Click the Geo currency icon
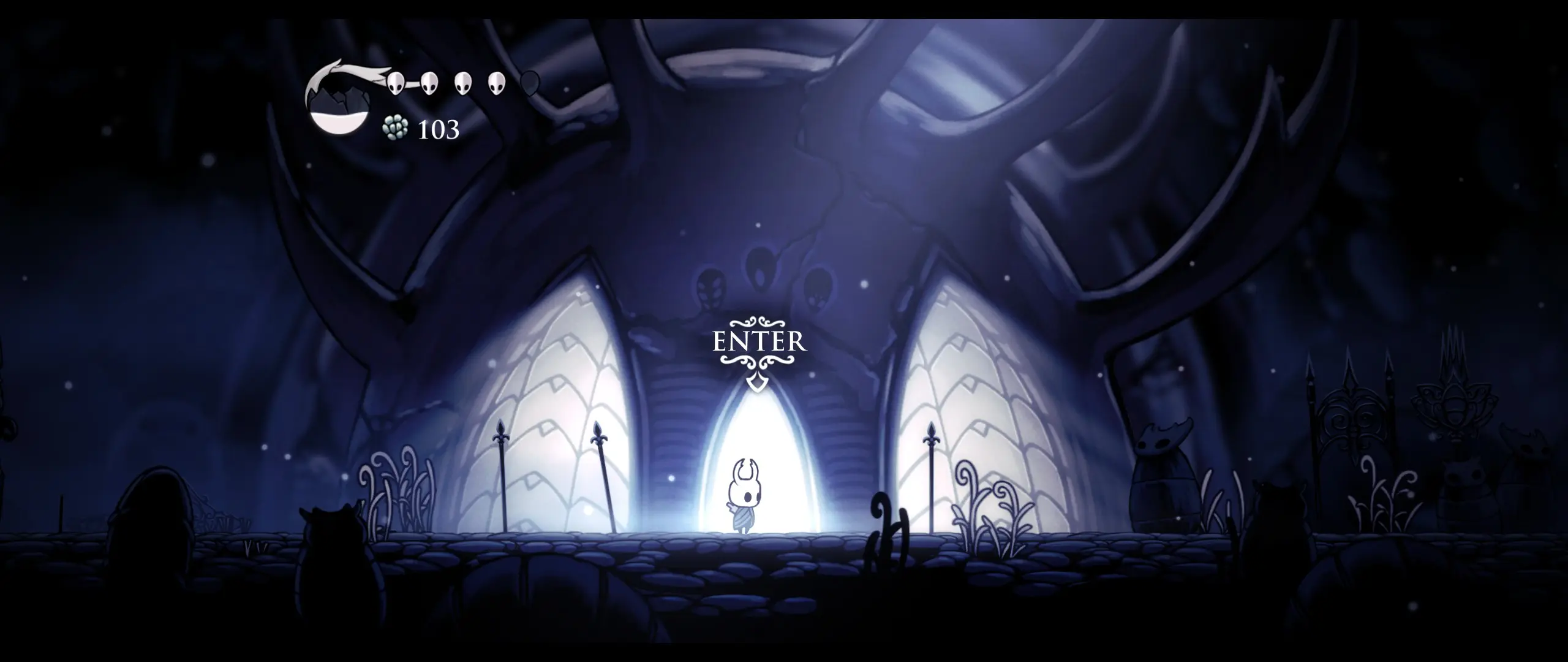 [396, 129]
